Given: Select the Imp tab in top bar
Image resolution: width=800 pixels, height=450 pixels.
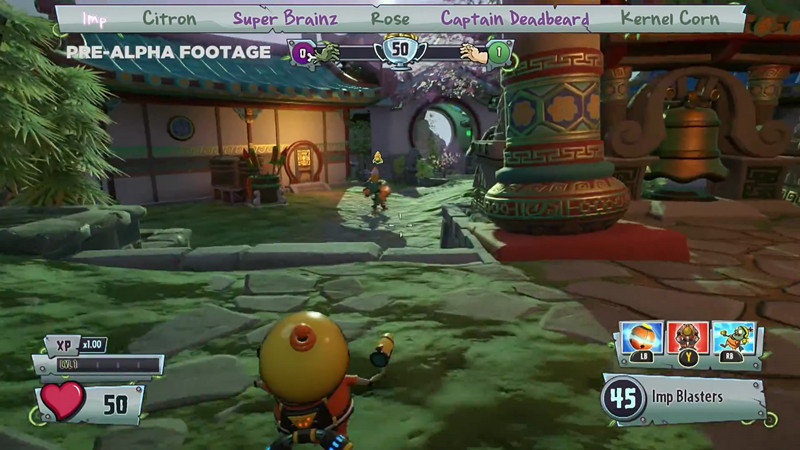Looking at the screenshot, I should 94,19.
